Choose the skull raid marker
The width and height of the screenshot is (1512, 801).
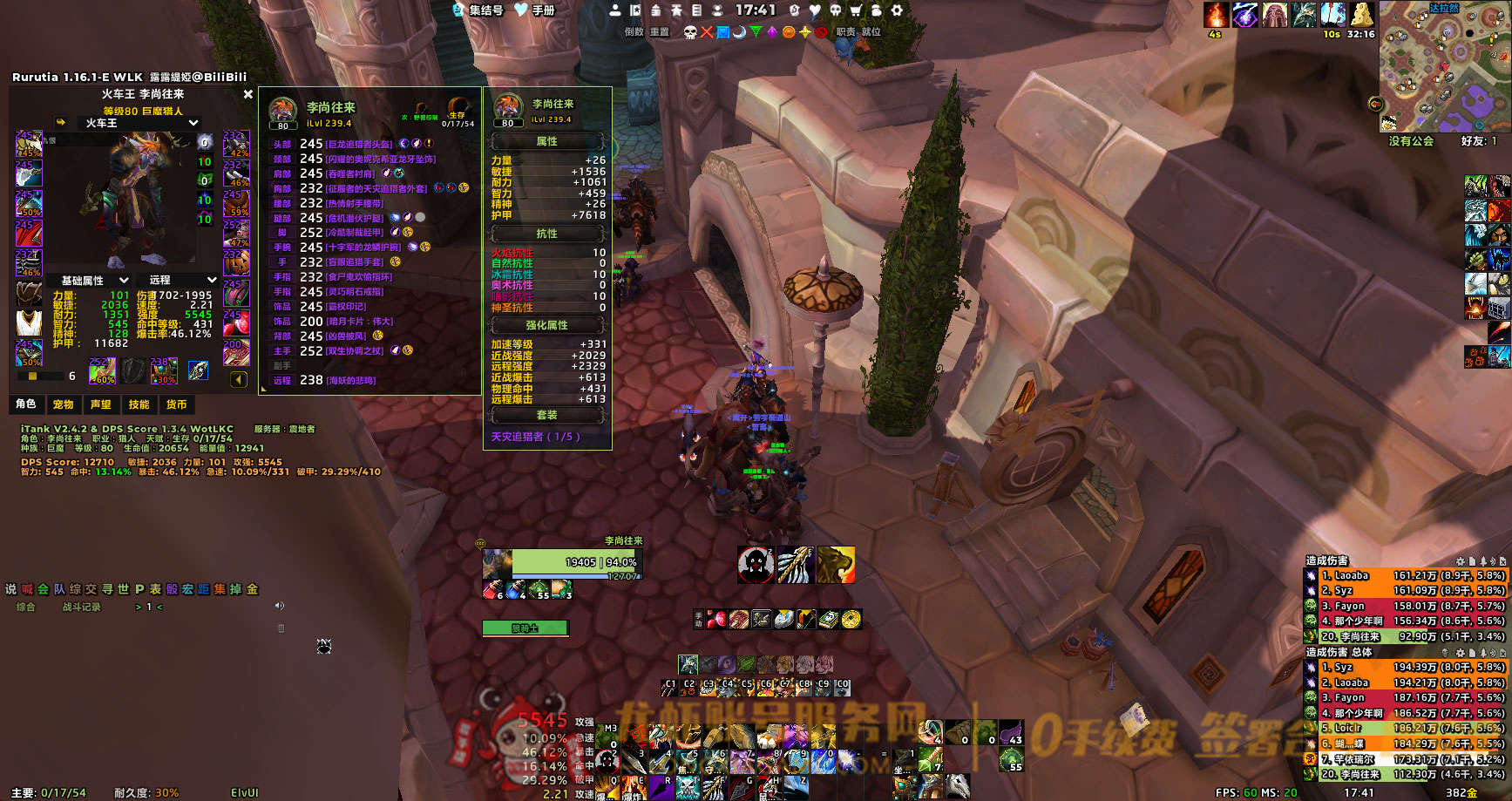[690, 32]
